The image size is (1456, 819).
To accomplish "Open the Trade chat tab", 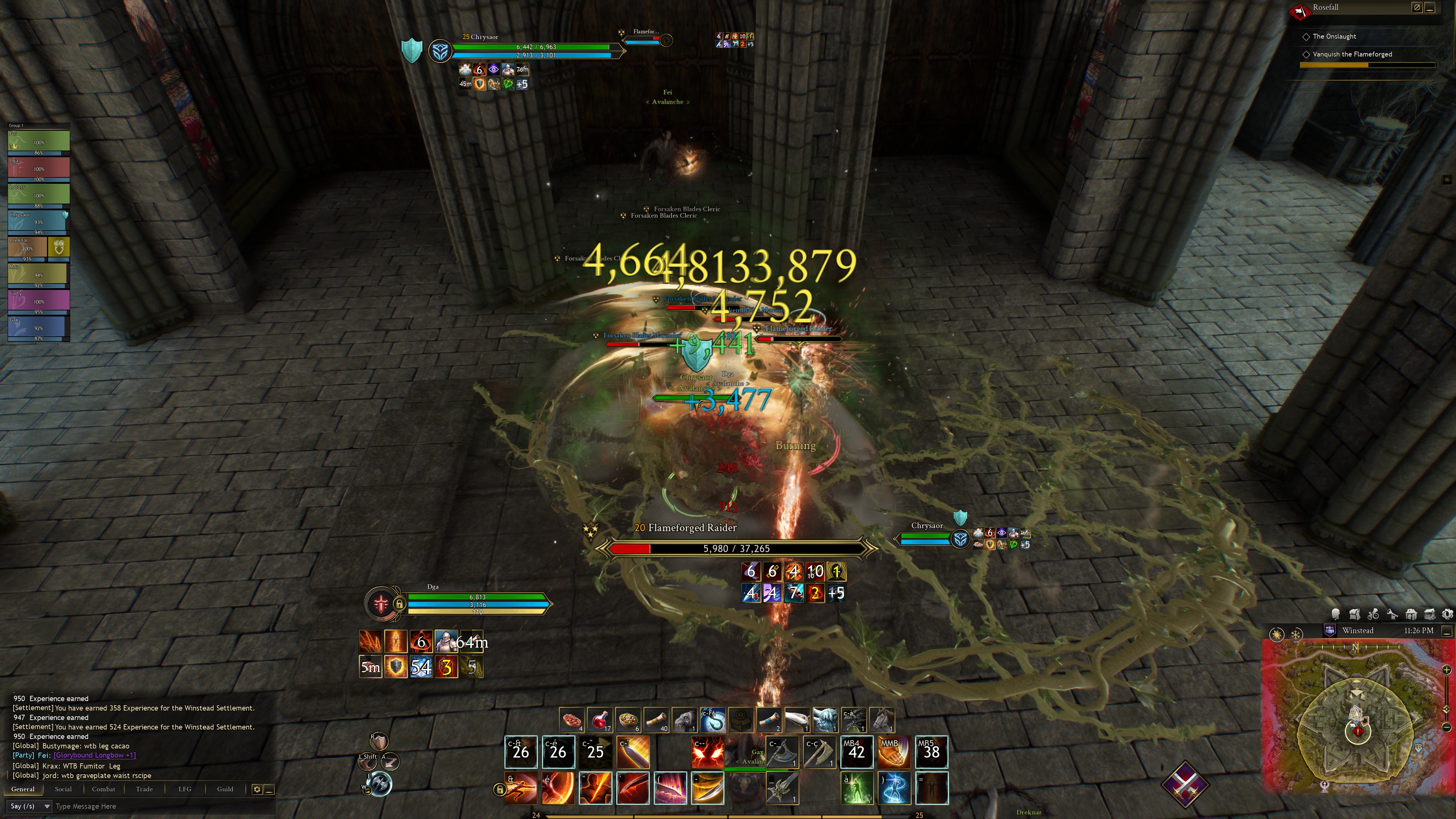I will (144, 789).
